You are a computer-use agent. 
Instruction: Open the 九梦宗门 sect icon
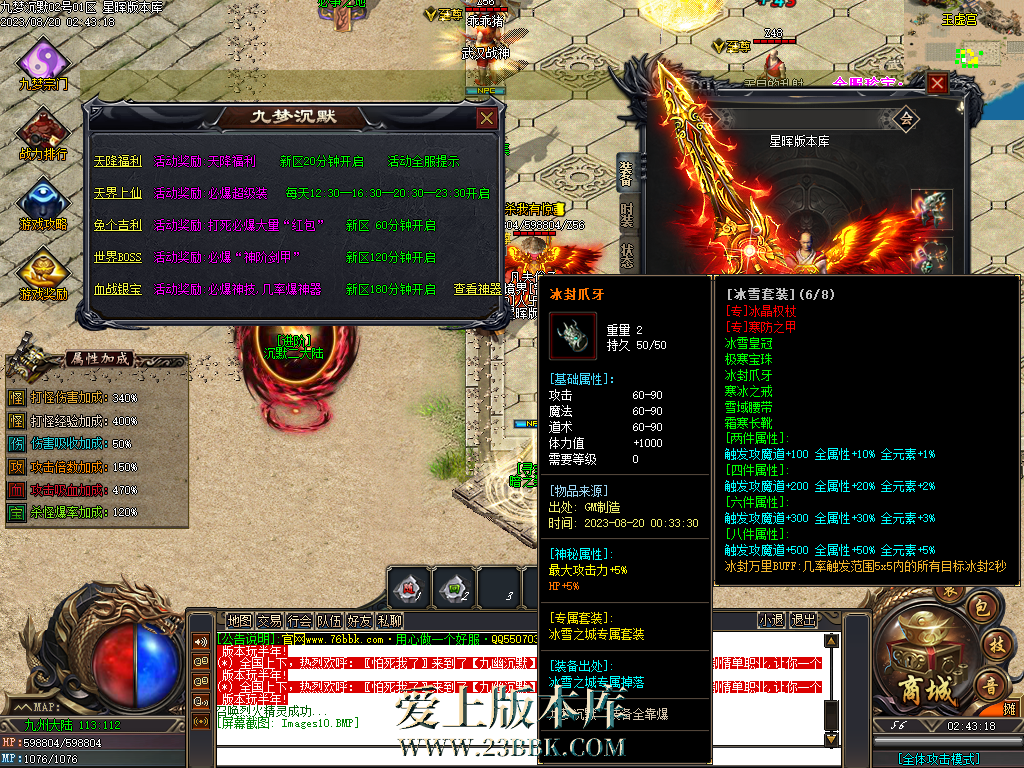(x=43, y=64)
